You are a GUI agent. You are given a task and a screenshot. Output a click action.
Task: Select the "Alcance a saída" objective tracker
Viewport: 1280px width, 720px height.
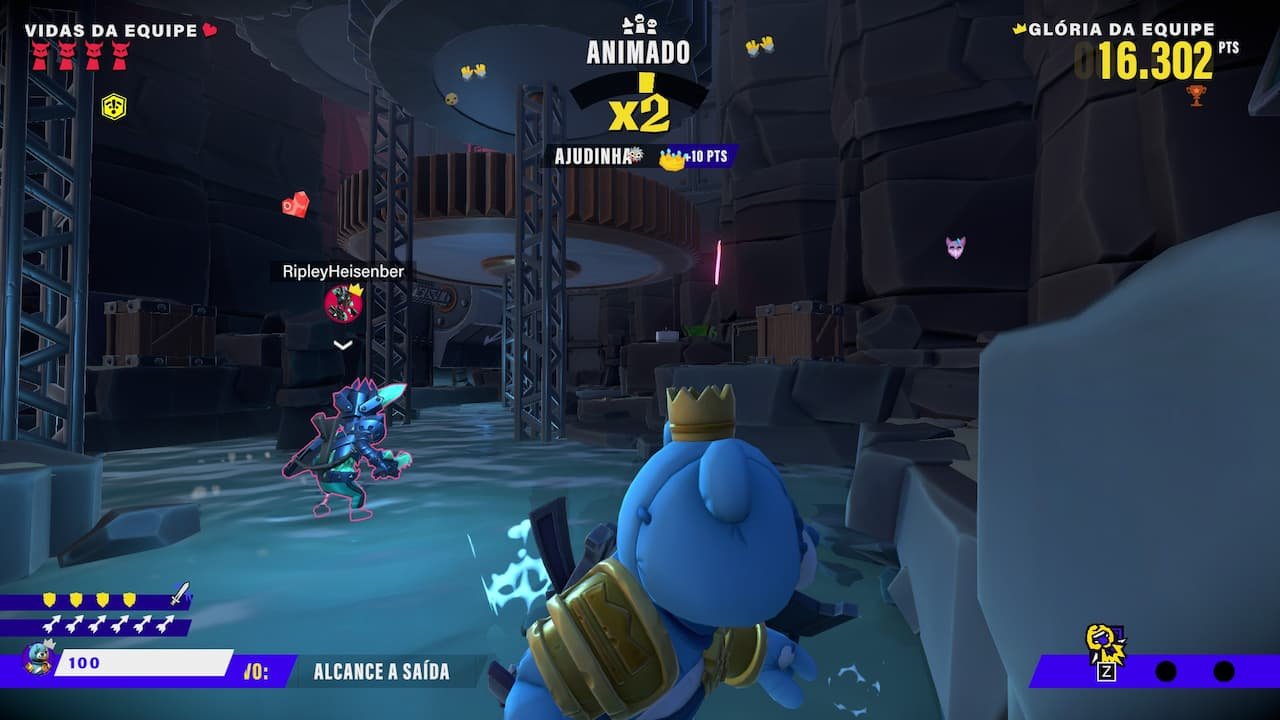pyautogui.click(x=381, y=672)
